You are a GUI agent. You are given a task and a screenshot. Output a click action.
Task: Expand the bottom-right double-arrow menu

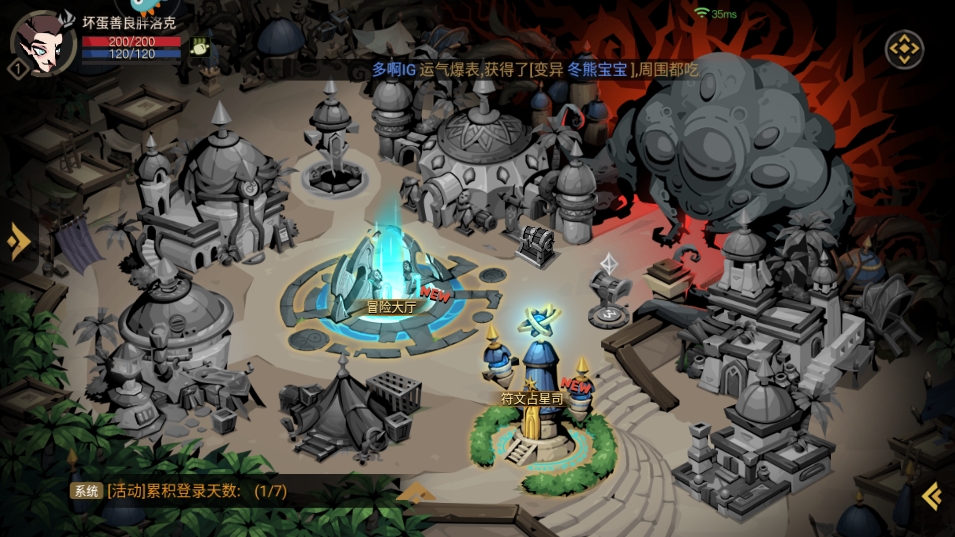coord(931,495)
